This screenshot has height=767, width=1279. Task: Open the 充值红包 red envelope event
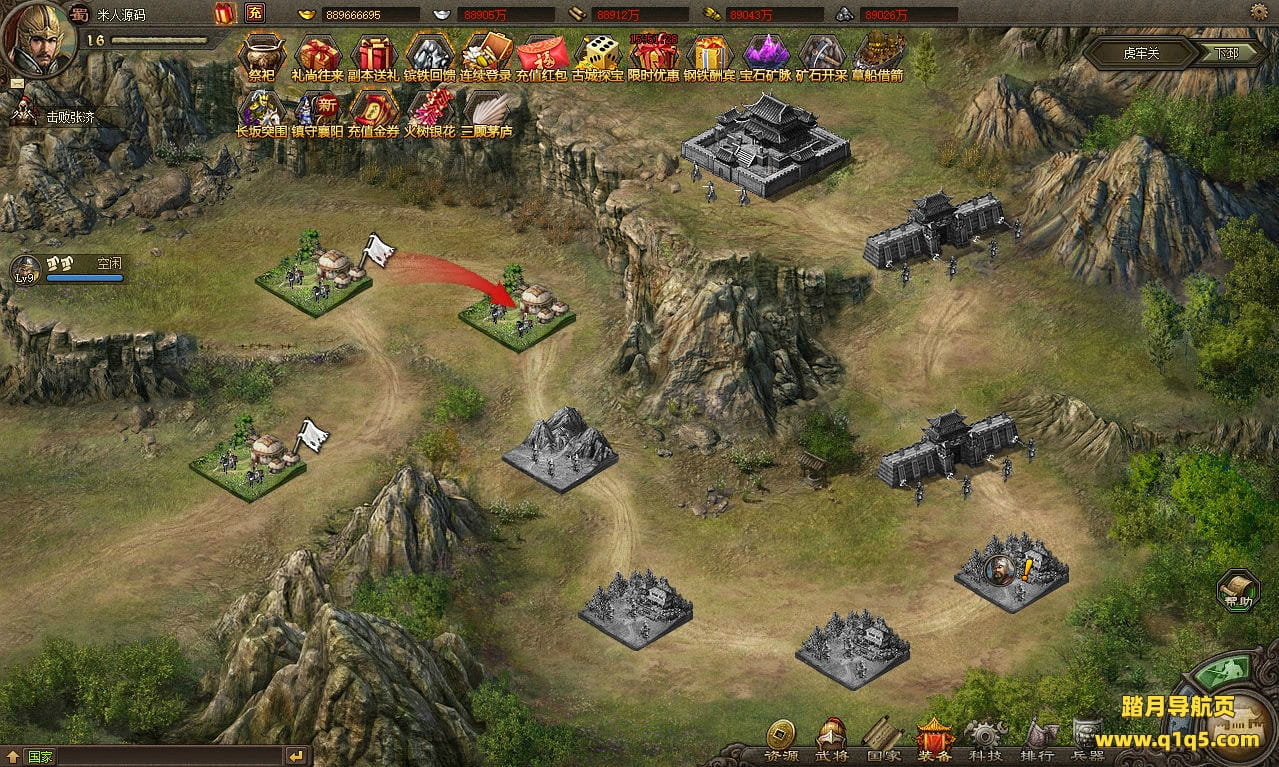click(x=543, y=54)
